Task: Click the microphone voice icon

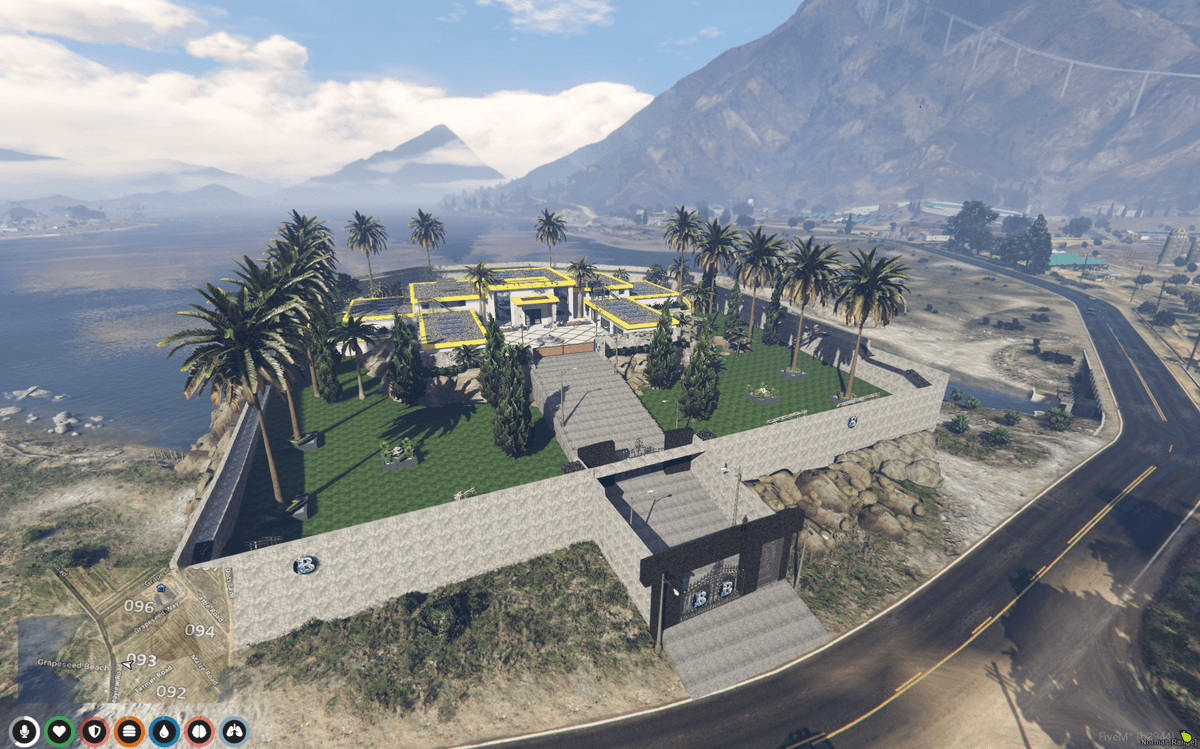Action: point(25,732)
